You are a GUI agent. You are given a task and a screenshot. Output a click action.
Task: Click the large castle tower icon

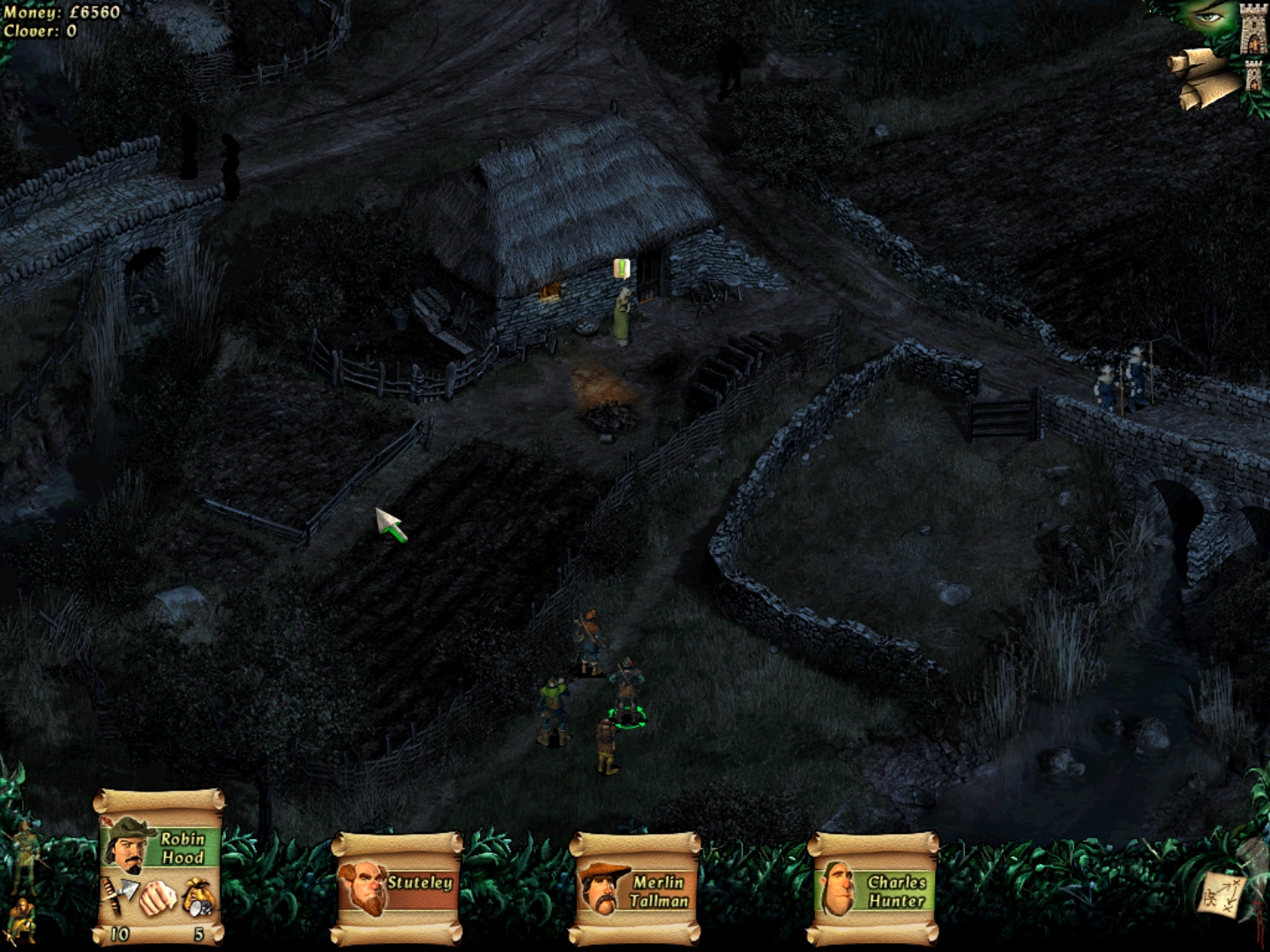pyautogui.click(x=1252, y=29)
